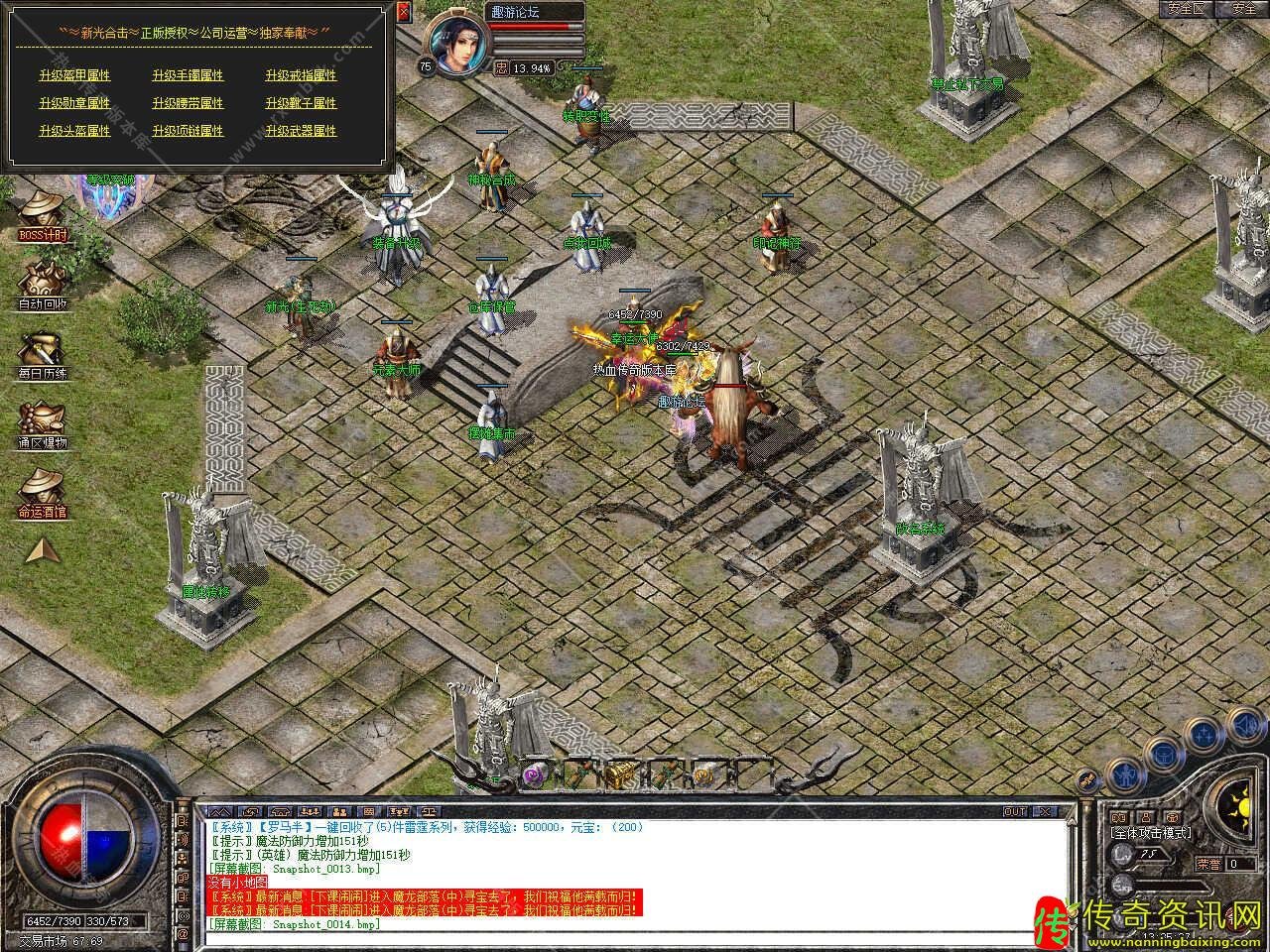Click the 全体攻击模式 attack mode label

point(1151,834)
